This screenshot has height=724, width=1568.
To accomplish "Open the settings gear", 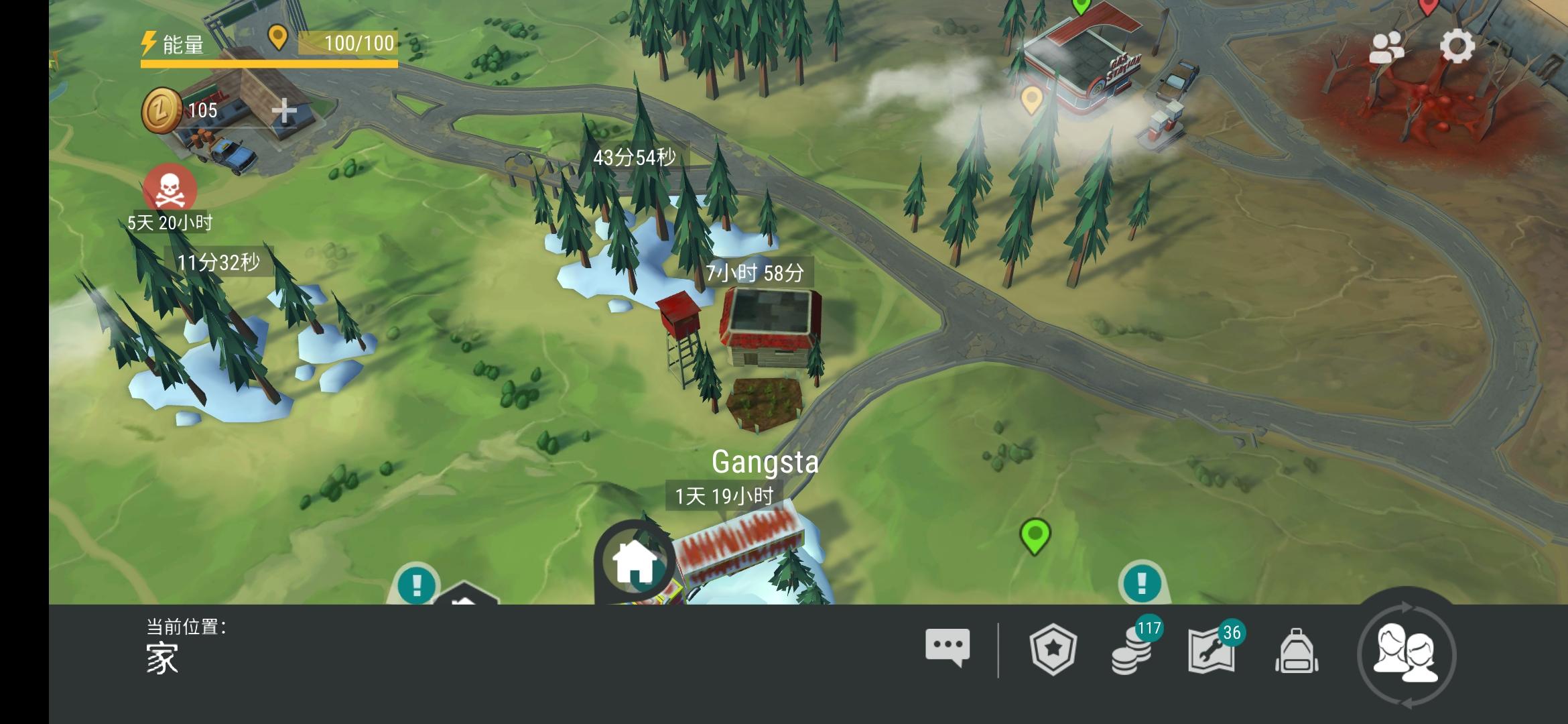I will pos(1459,47).
